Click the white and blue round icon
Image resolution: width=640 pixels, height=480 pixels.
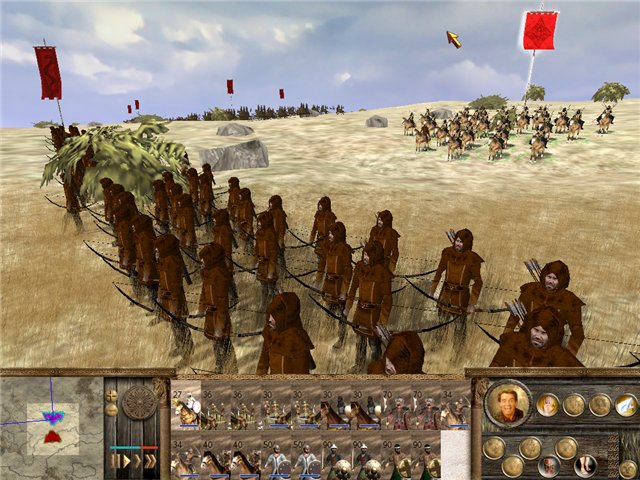click(x=626, y=404)
